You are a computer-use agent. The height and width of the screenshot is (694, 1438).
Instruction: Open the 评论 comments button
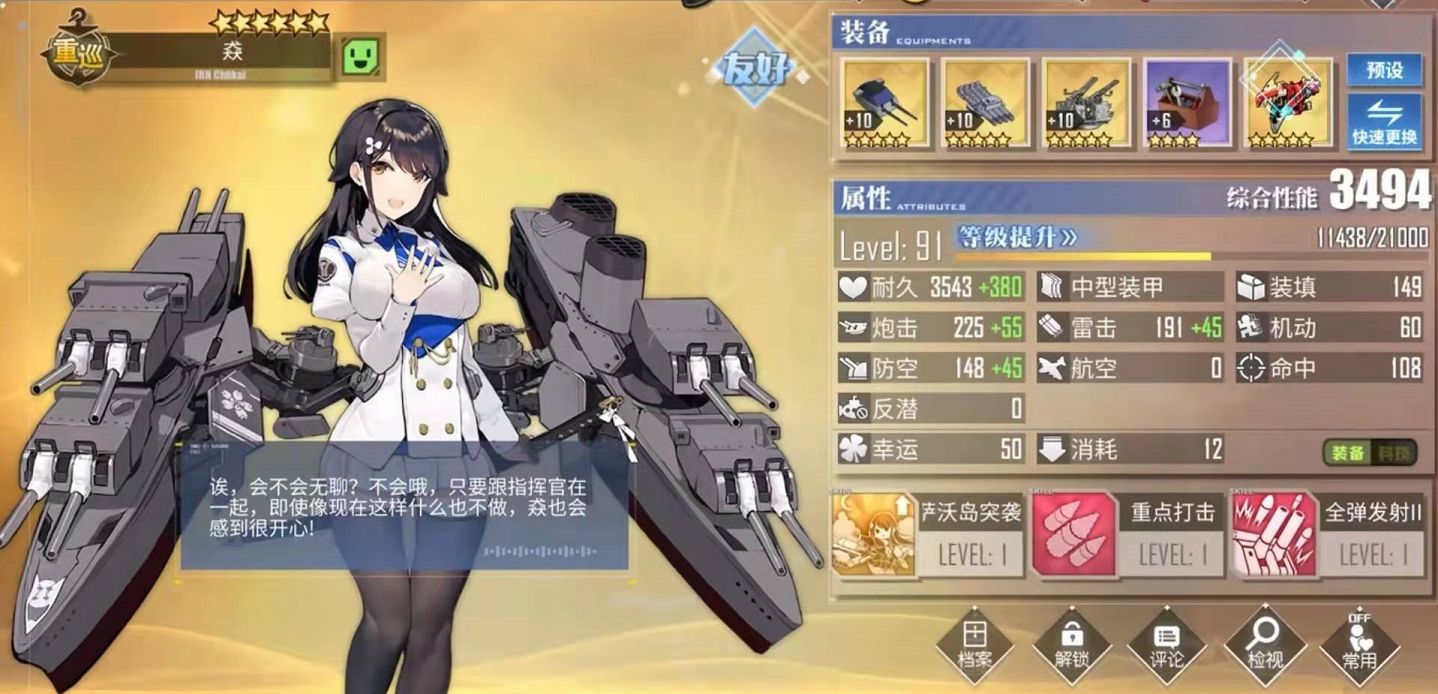(1166, 642)
